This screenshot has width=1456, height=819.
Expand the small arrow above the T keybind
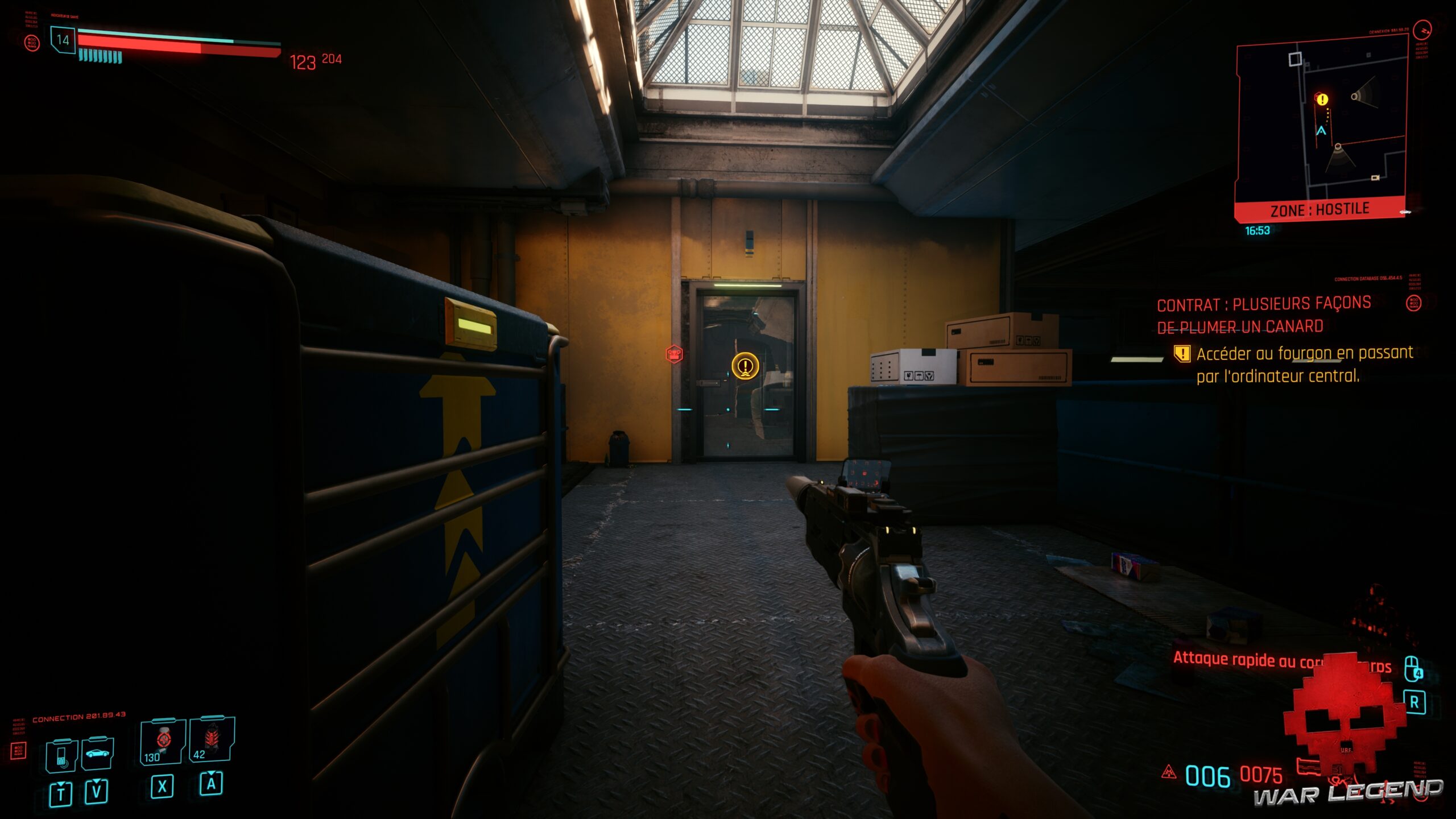pos(61,784)
